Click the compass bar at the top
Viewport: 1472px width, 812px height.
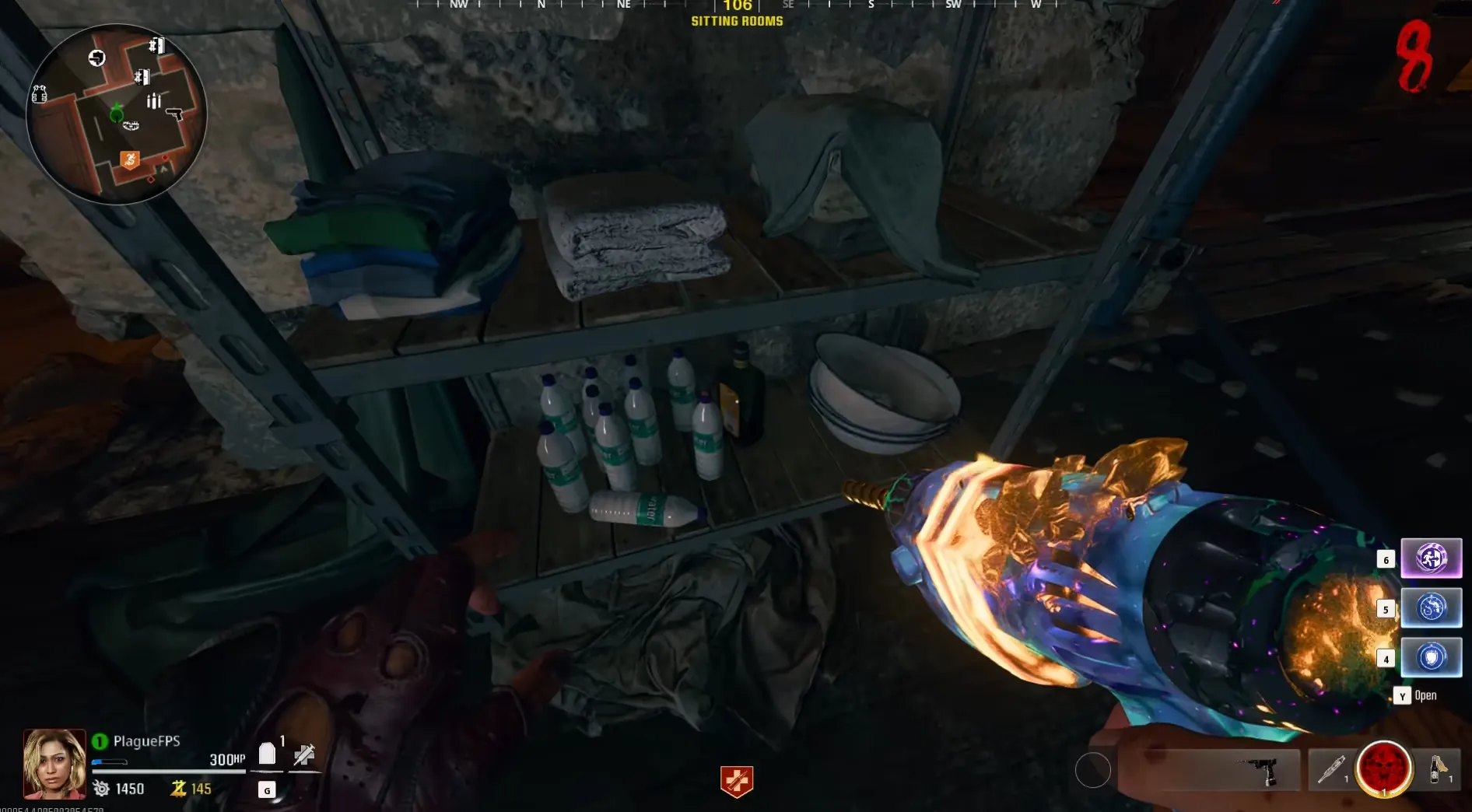click(737, 6)
